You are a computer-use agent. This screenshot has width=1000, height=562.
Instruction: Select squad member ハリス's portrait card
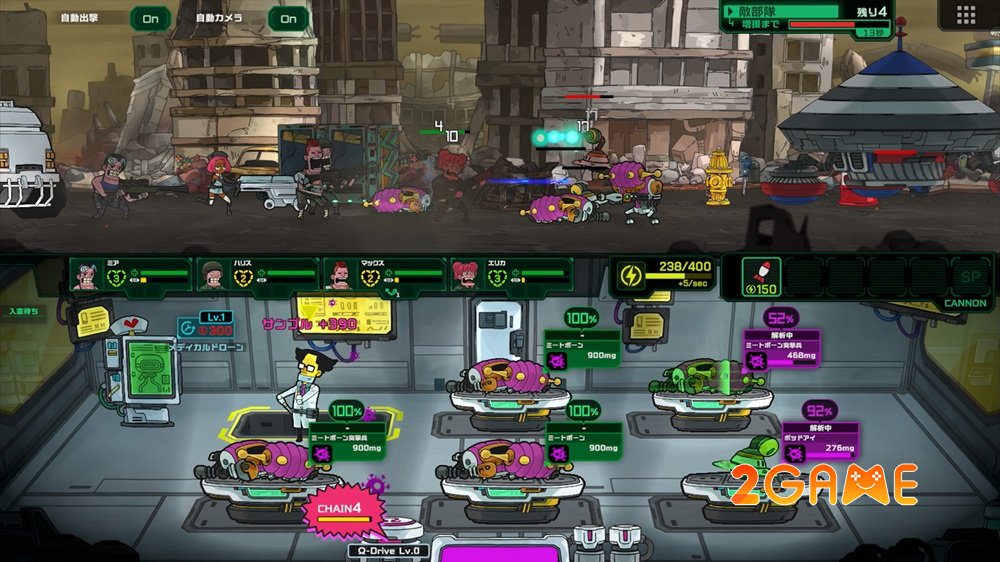coord(257,273)
